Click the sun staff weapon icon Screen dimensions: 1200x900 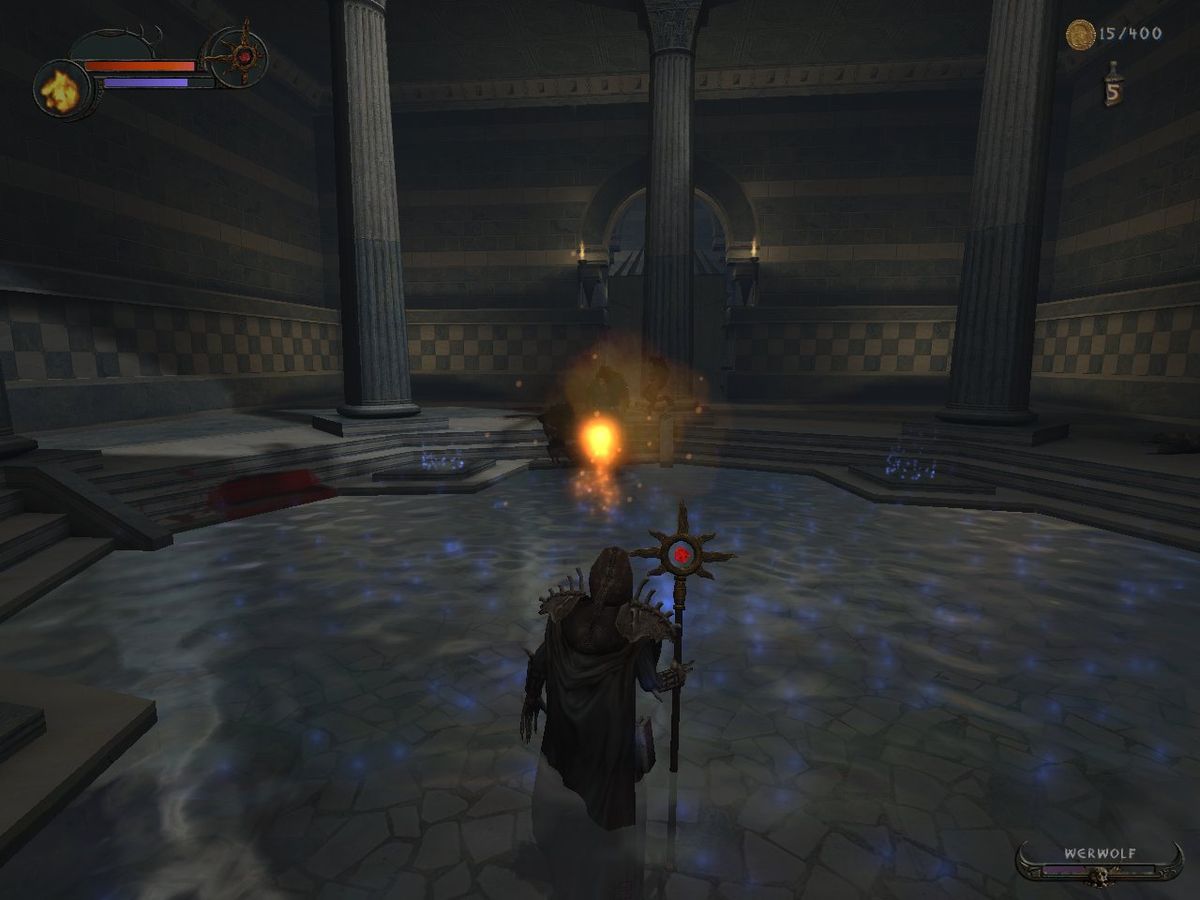click(x=241, y=55)
